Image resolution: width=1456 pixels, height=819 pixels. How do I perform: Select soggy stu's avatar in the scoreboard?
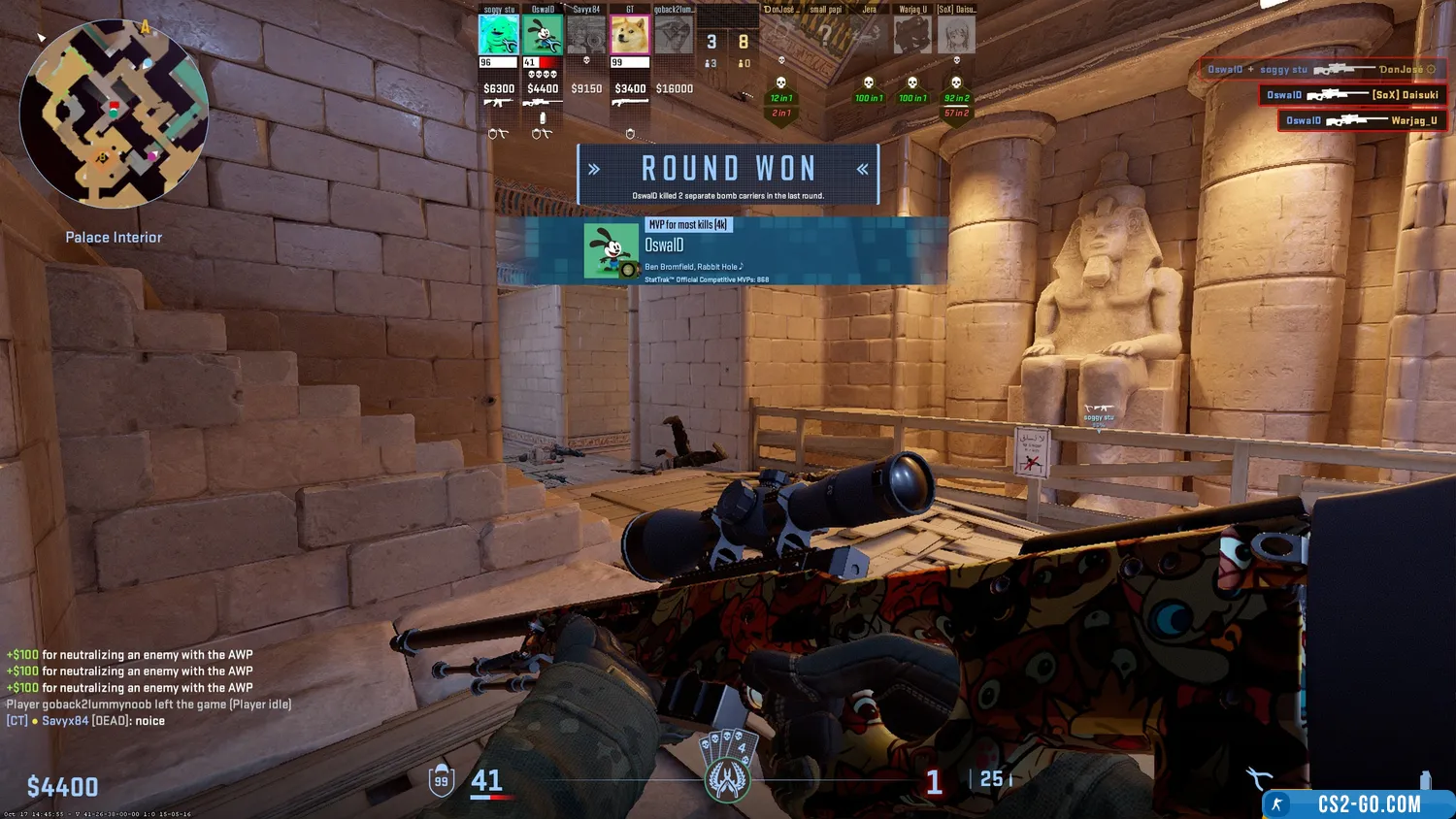click(x=498, y=36)
